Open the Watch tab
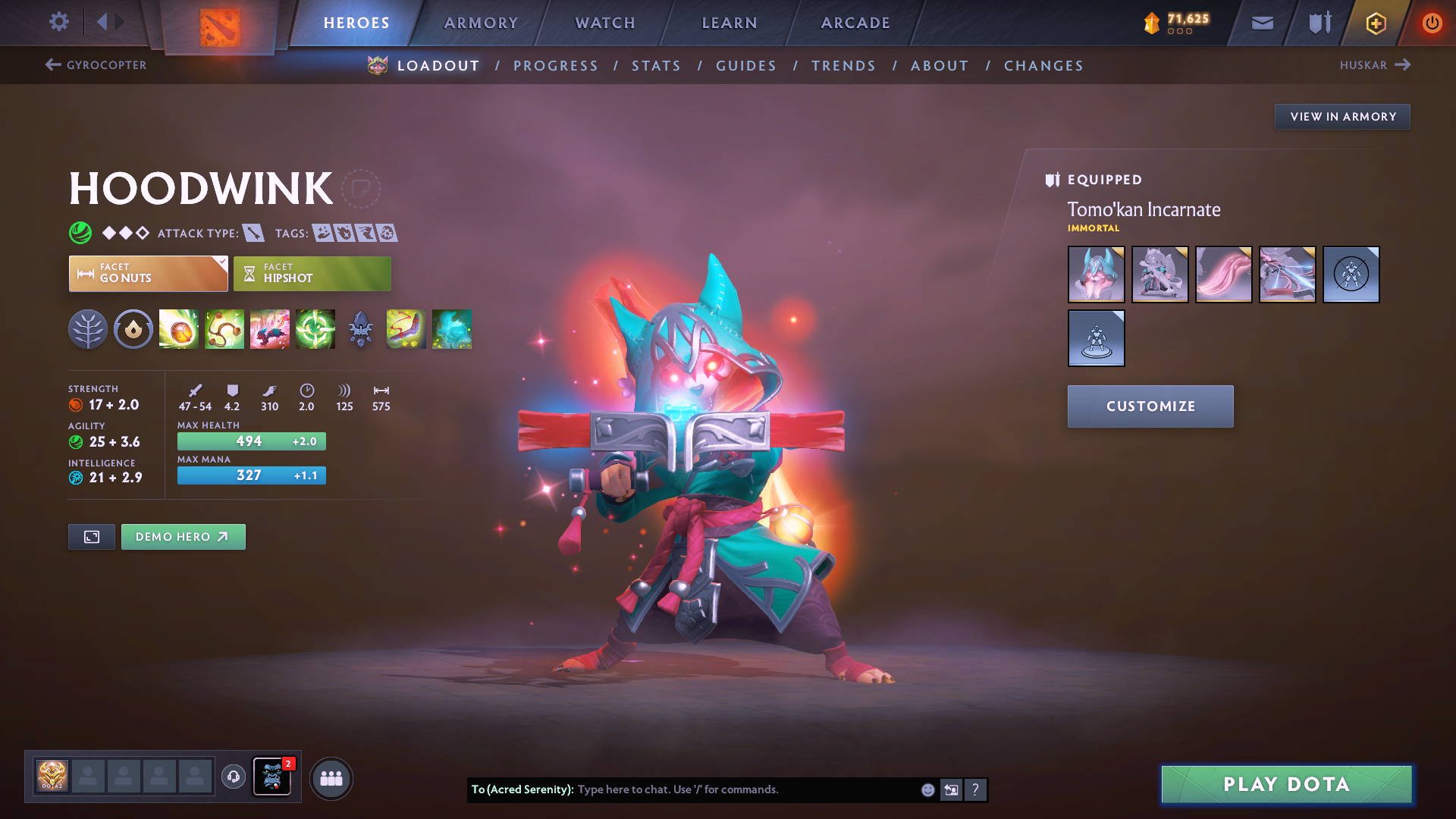The height and width of the screenshot is (819, 1456). pyautogui.click(x=605, y=23)
